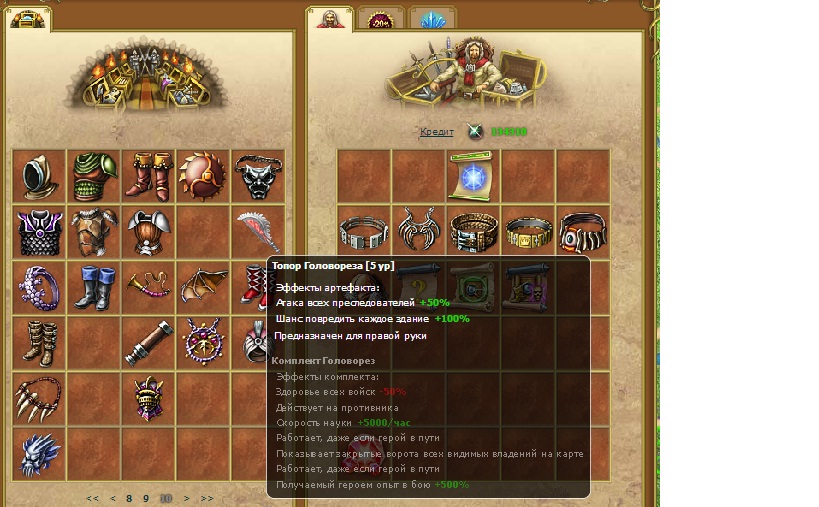The width and height of the screenshot is (819, 507).
Task: Select the spiked round shield
Action: 203,176
